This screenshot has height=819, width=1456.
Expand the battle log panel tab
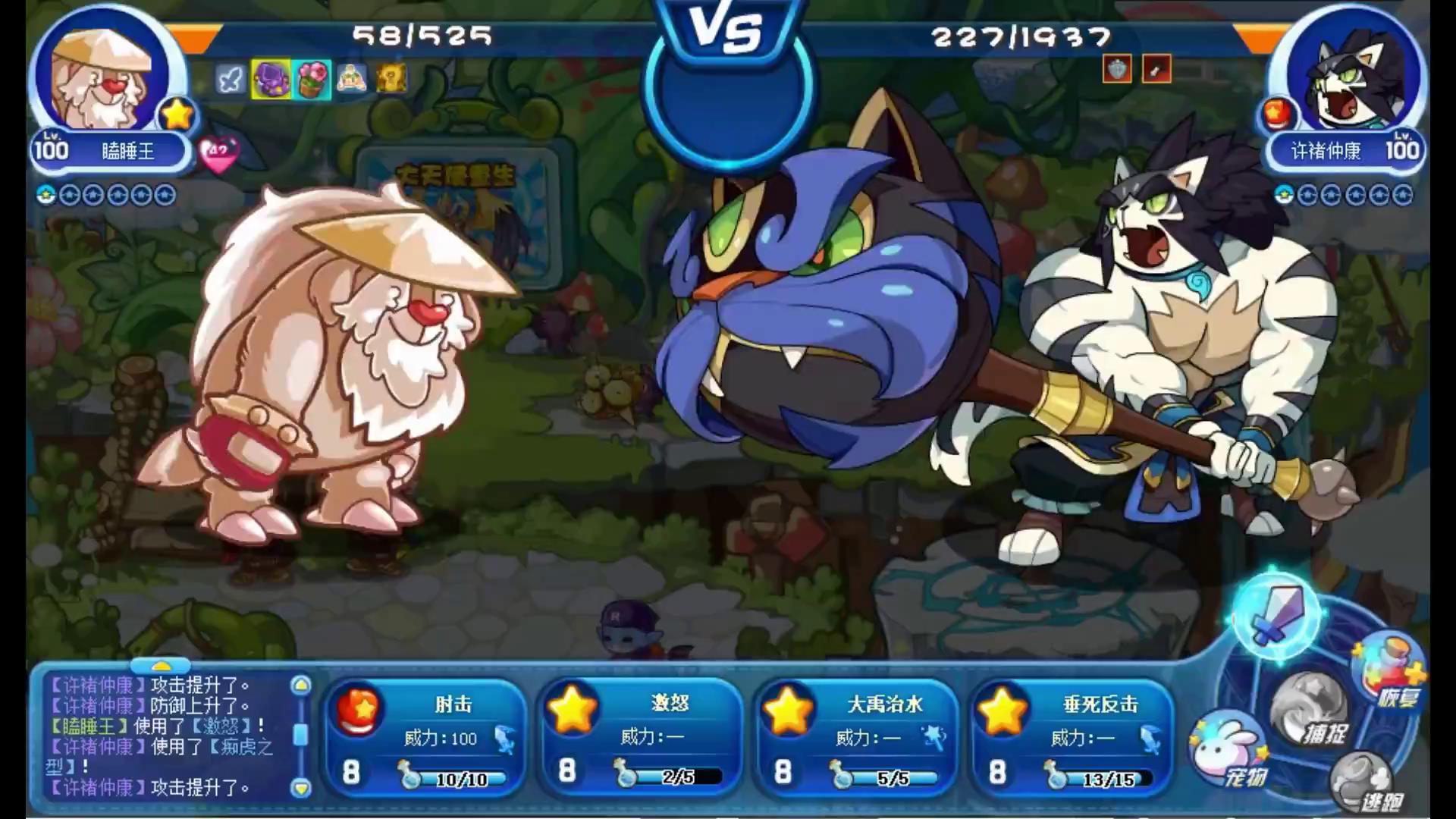[x=161, y=666]
